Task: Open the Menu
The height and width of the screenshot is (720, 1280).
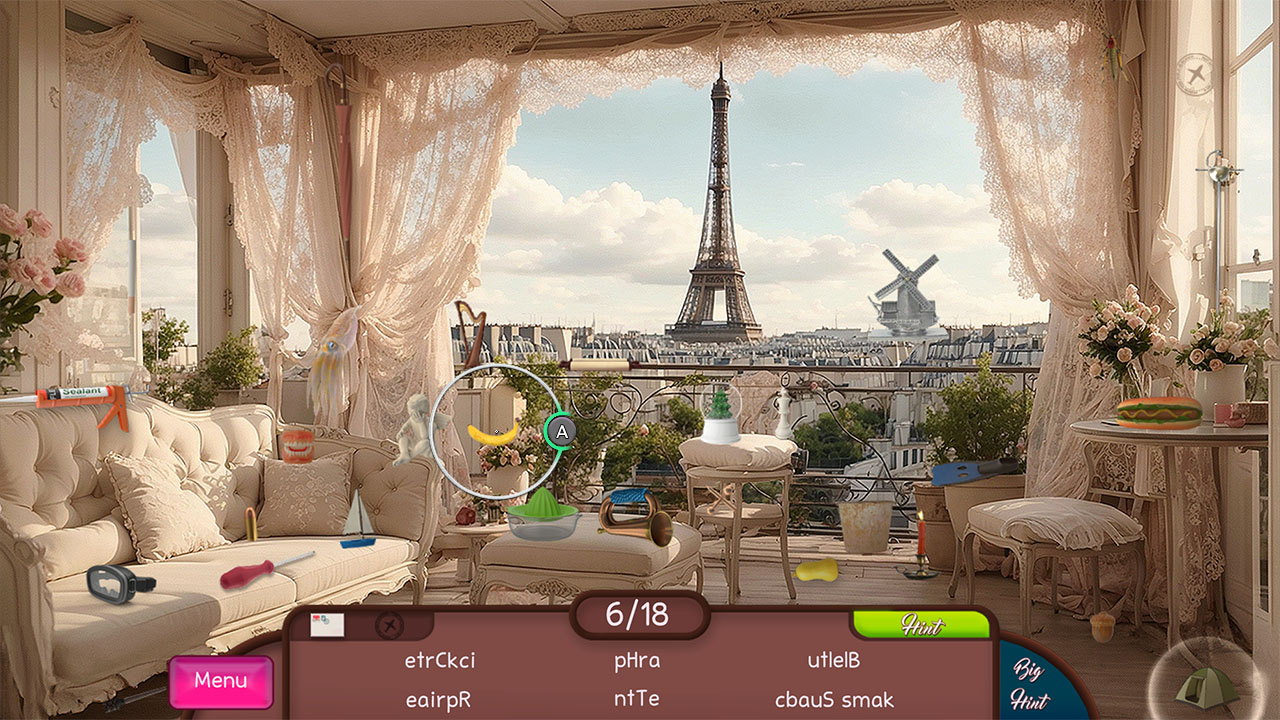Action: coord(220,681)
